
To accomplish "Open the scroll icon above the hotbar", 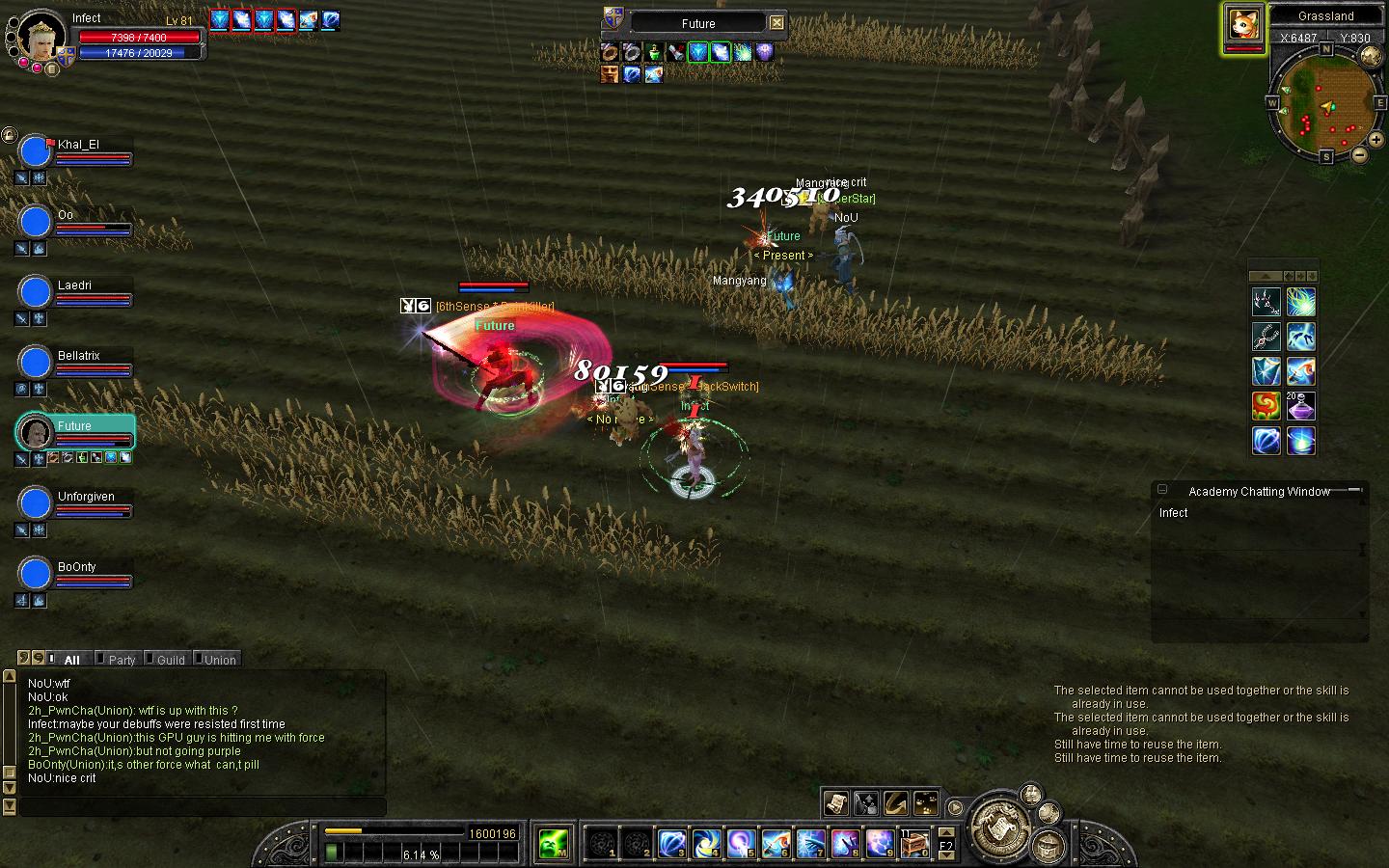I will tap(835, 802).
